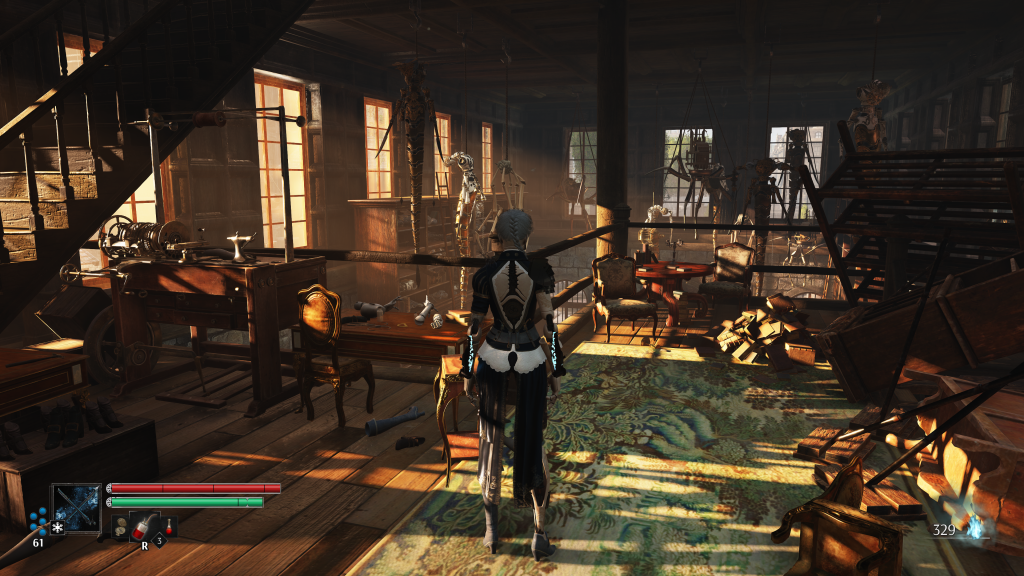Choose the brass grenade item slot
The image size is (1024, 576).
(x=119, y=527)
